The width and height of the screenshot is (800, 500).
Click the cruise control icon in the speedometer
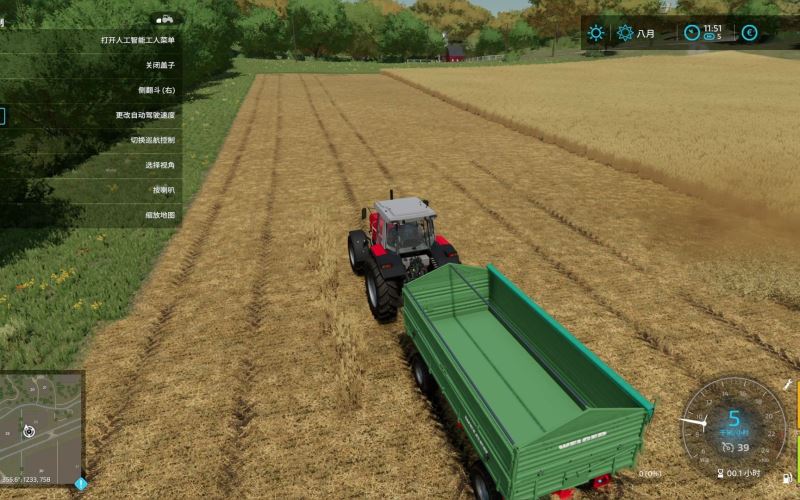[727, 447]
